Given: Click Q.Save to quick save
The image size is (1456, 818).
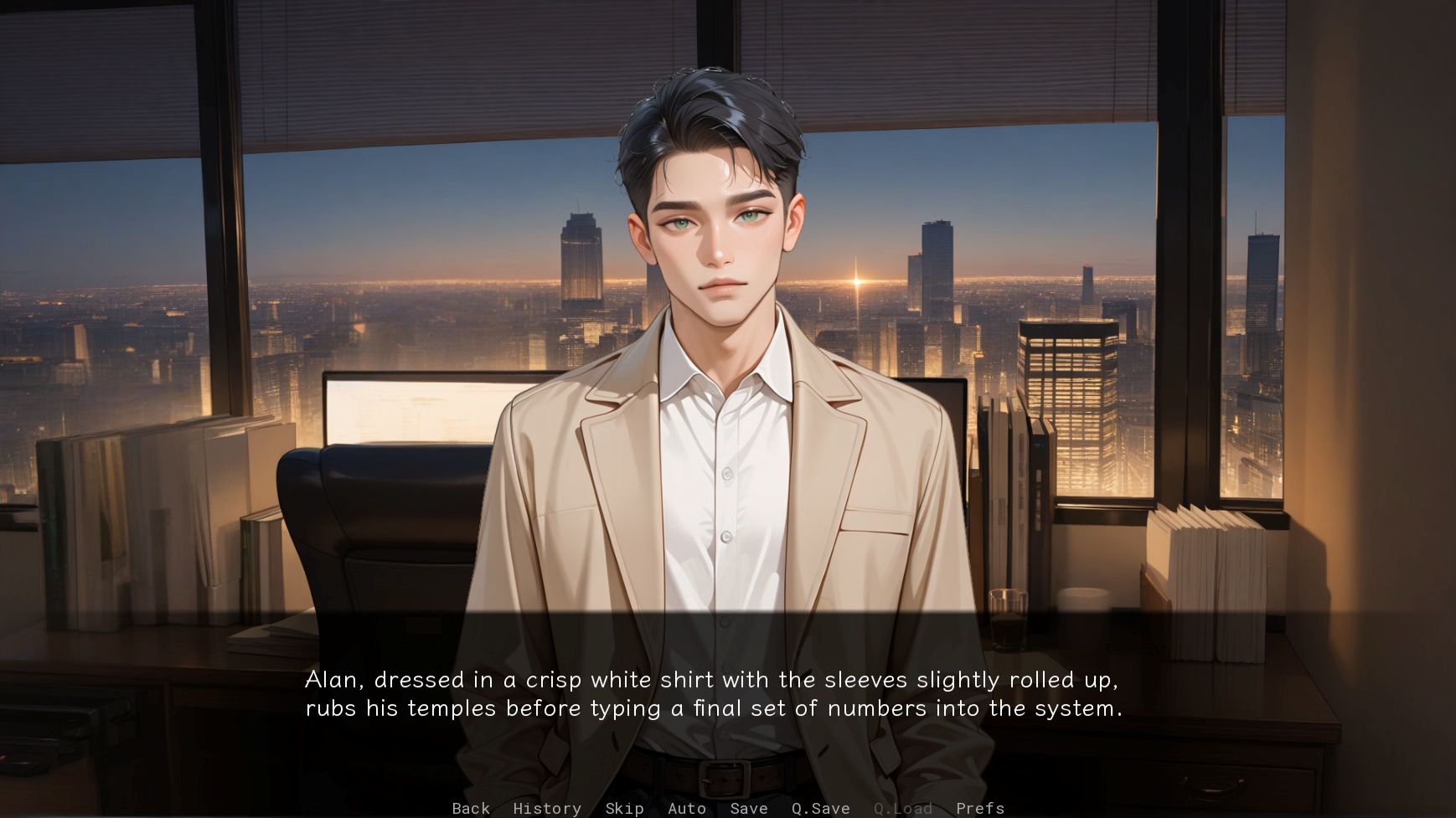Looking at the screenshot, I should click(821, 808).
